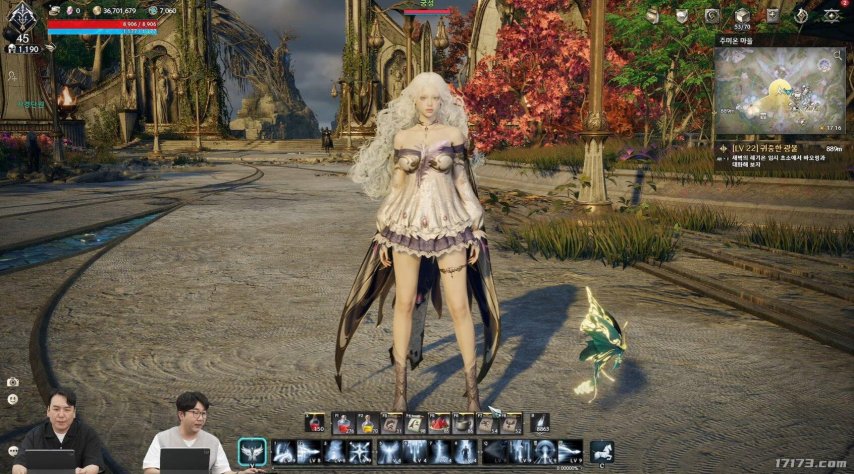Activate the four-point star burst skill
Screen dimensions: 854x474
361,452
